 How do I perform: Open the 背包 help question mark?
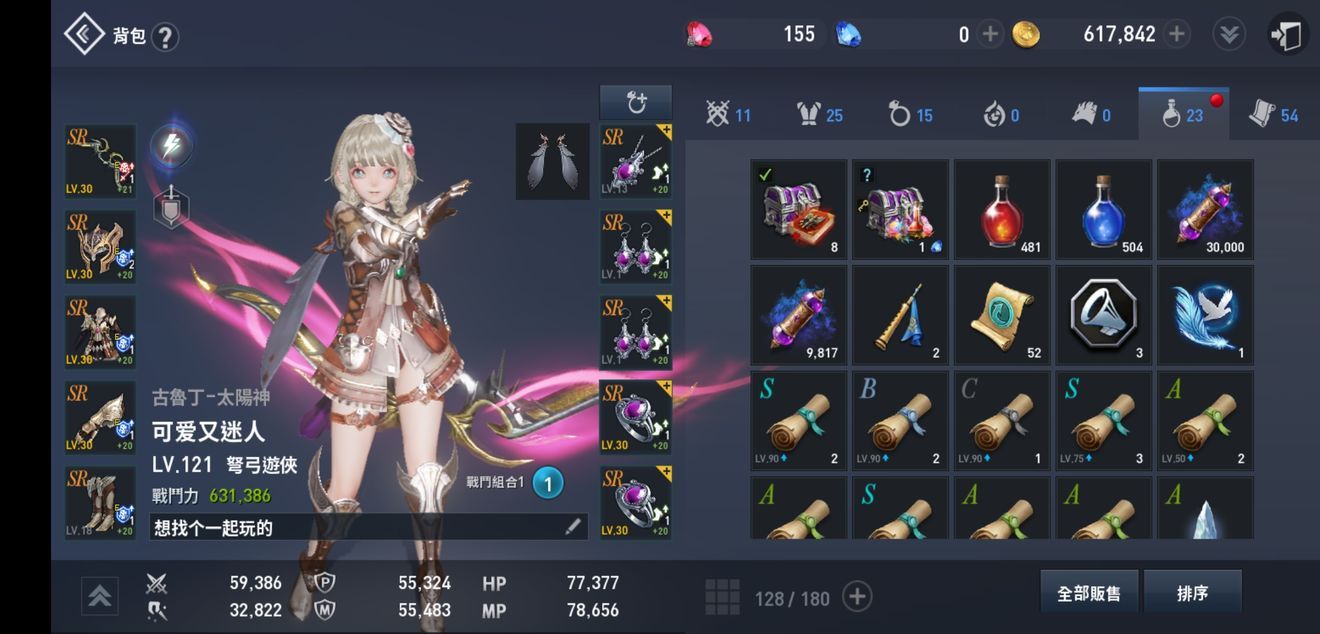click(165, 37)
